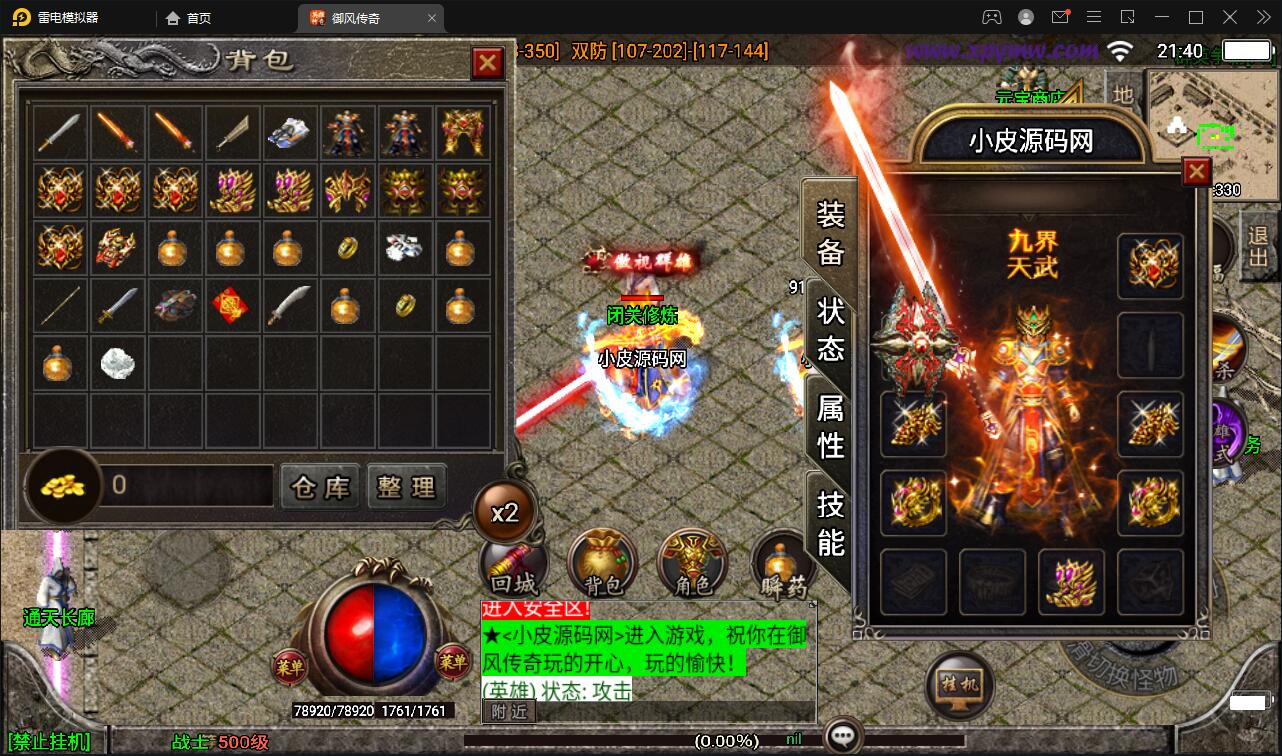This screenshot has width=1282, height=756.
Task: Sort items with 整理 button
Action: (406, 487)
